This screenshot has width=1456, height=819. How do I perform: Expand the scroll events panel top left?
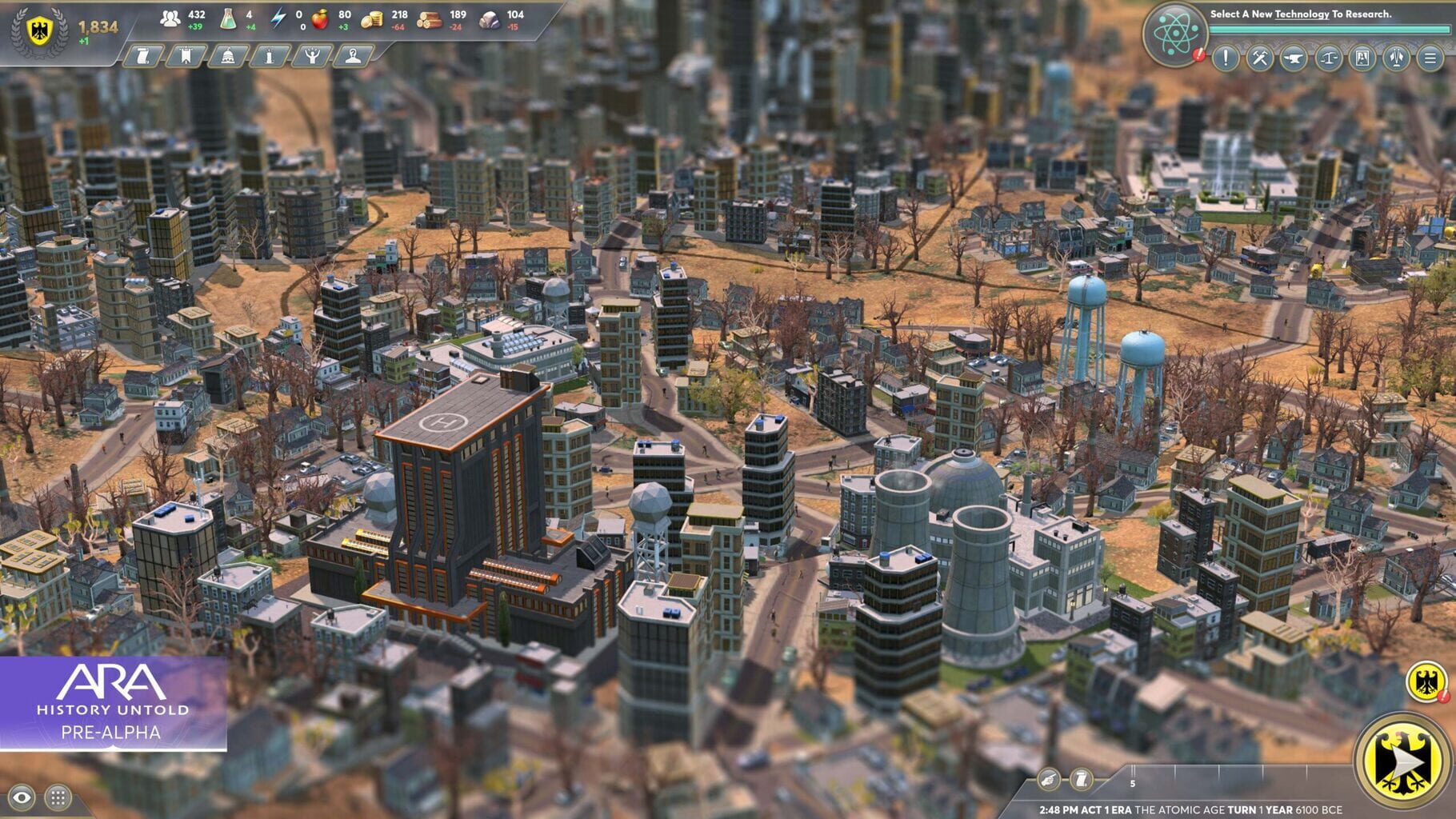141,56
